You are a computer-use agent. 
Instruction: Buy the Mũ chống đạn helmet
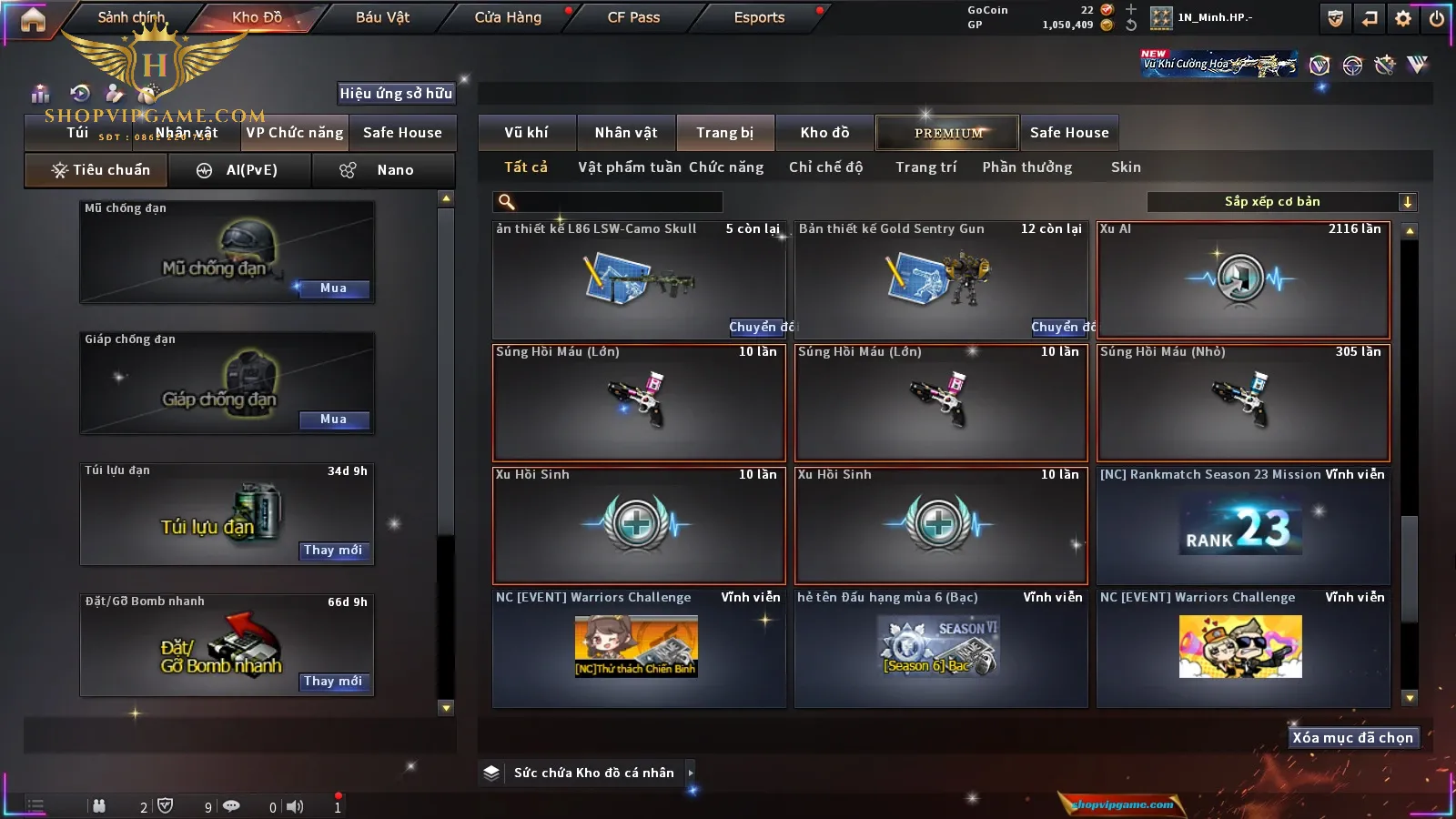click(333, 288)
